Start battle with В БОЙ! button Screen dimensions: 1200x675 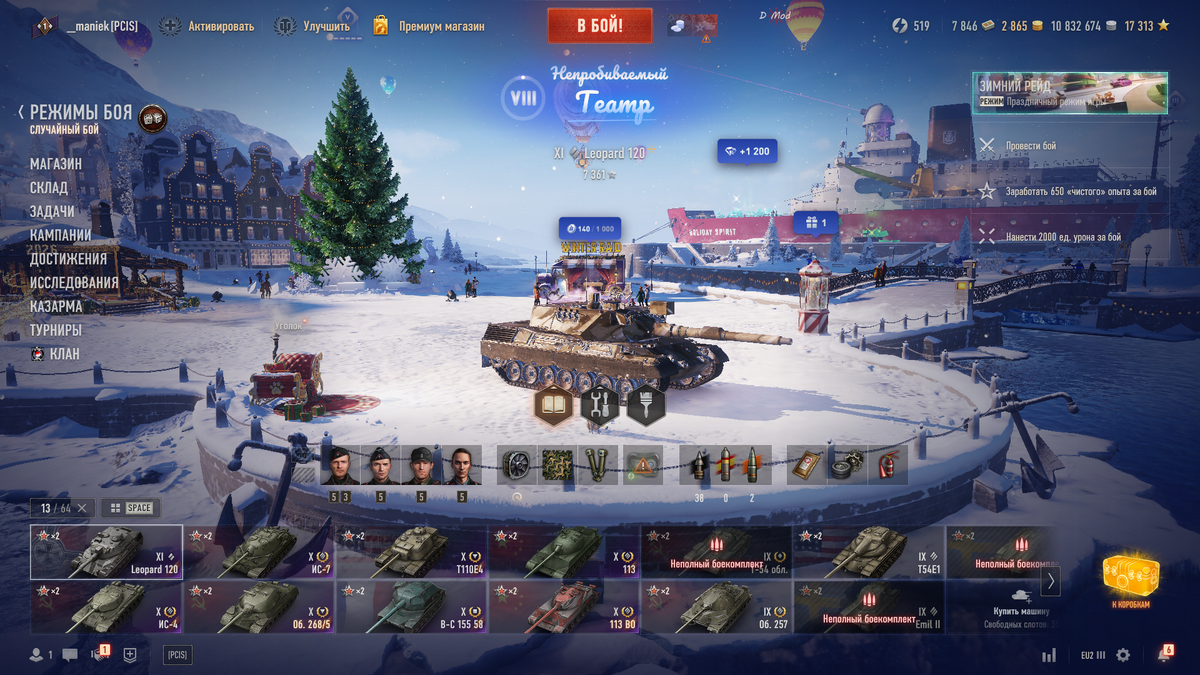point(599,26)
